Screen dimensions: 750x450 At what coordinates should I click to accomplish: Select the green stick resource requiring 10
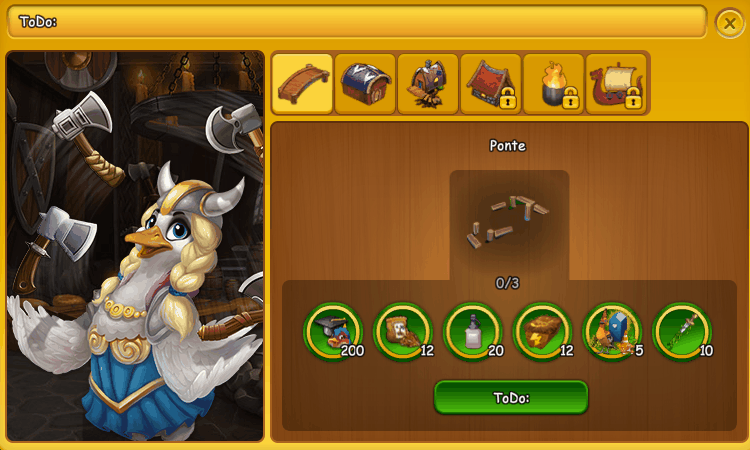point(682,331)
